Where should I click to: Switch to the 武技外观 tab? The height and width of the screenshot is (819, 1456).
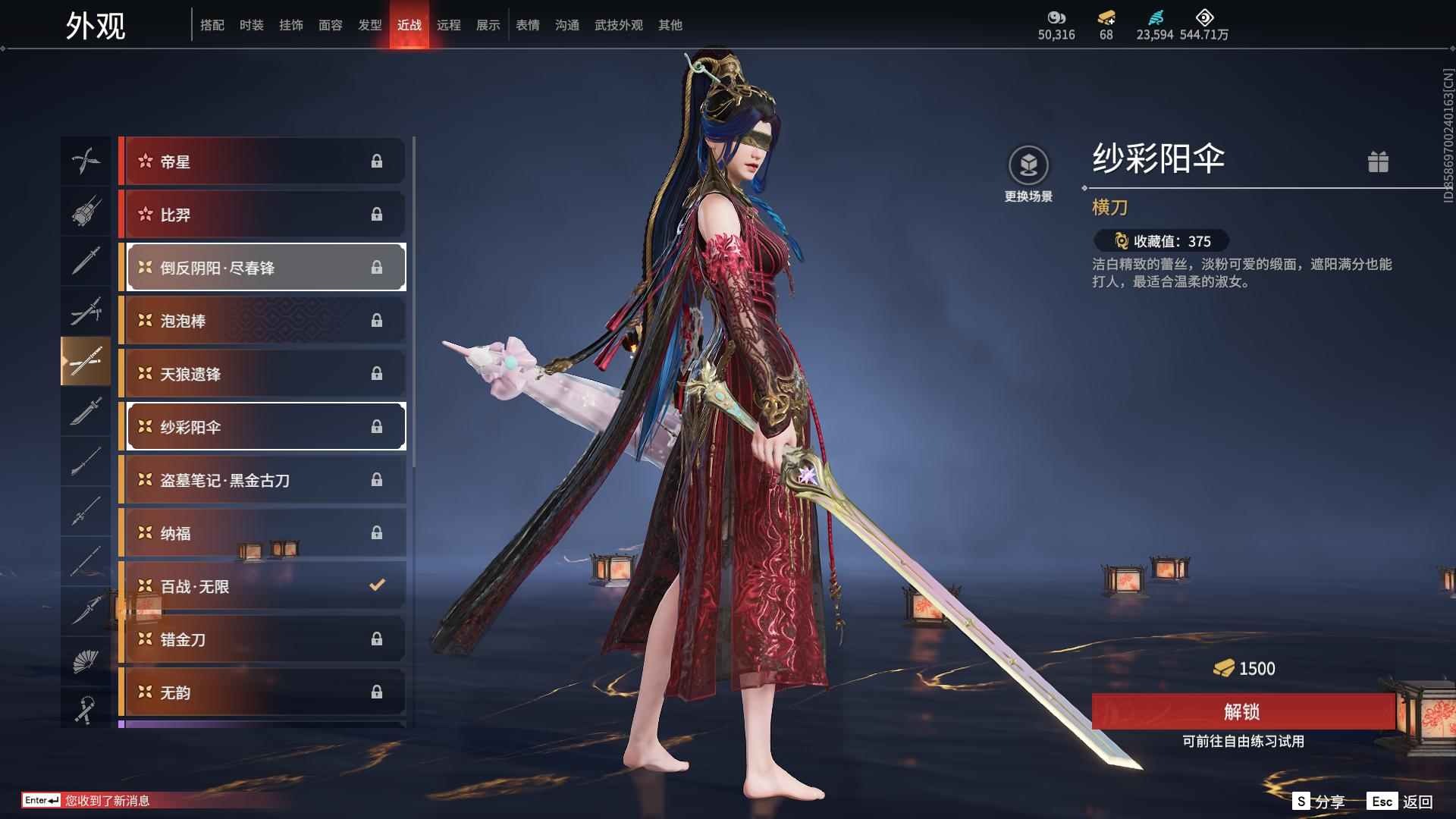pos(618,24)
